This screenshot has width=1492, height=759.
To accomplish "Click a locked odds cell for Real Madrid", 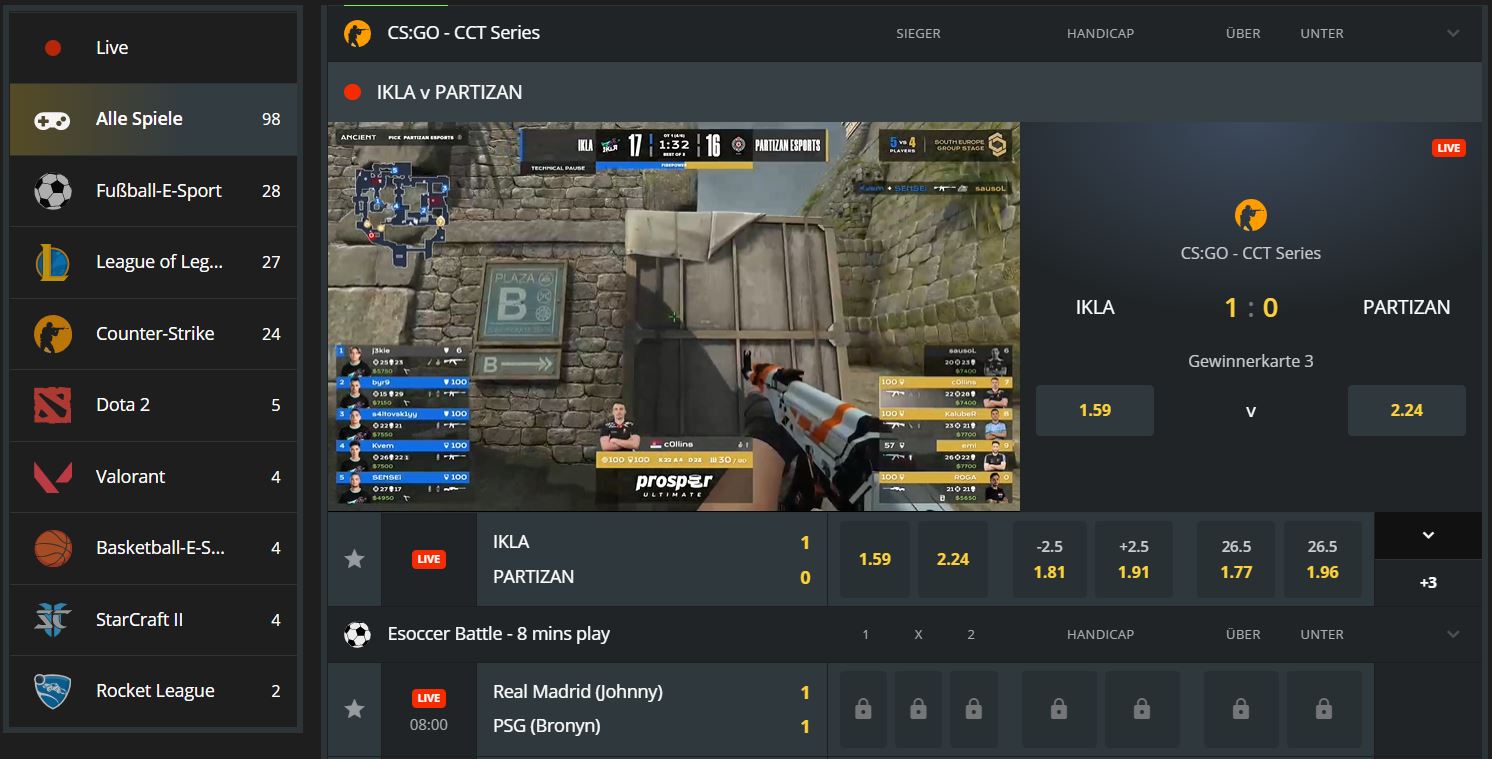I will pos(862,708).
